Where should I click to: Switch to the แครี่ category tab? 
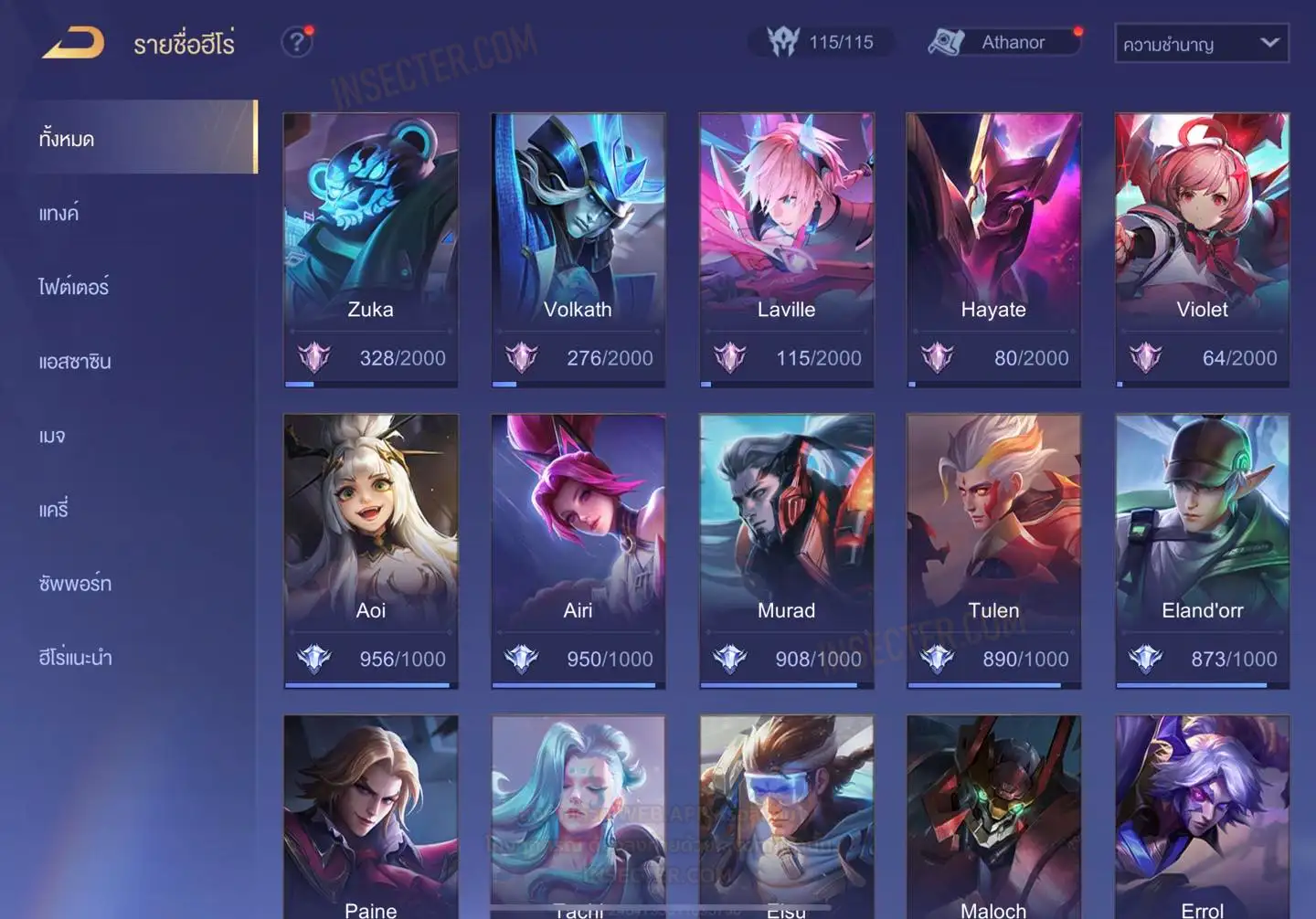[x=54, y=510]
